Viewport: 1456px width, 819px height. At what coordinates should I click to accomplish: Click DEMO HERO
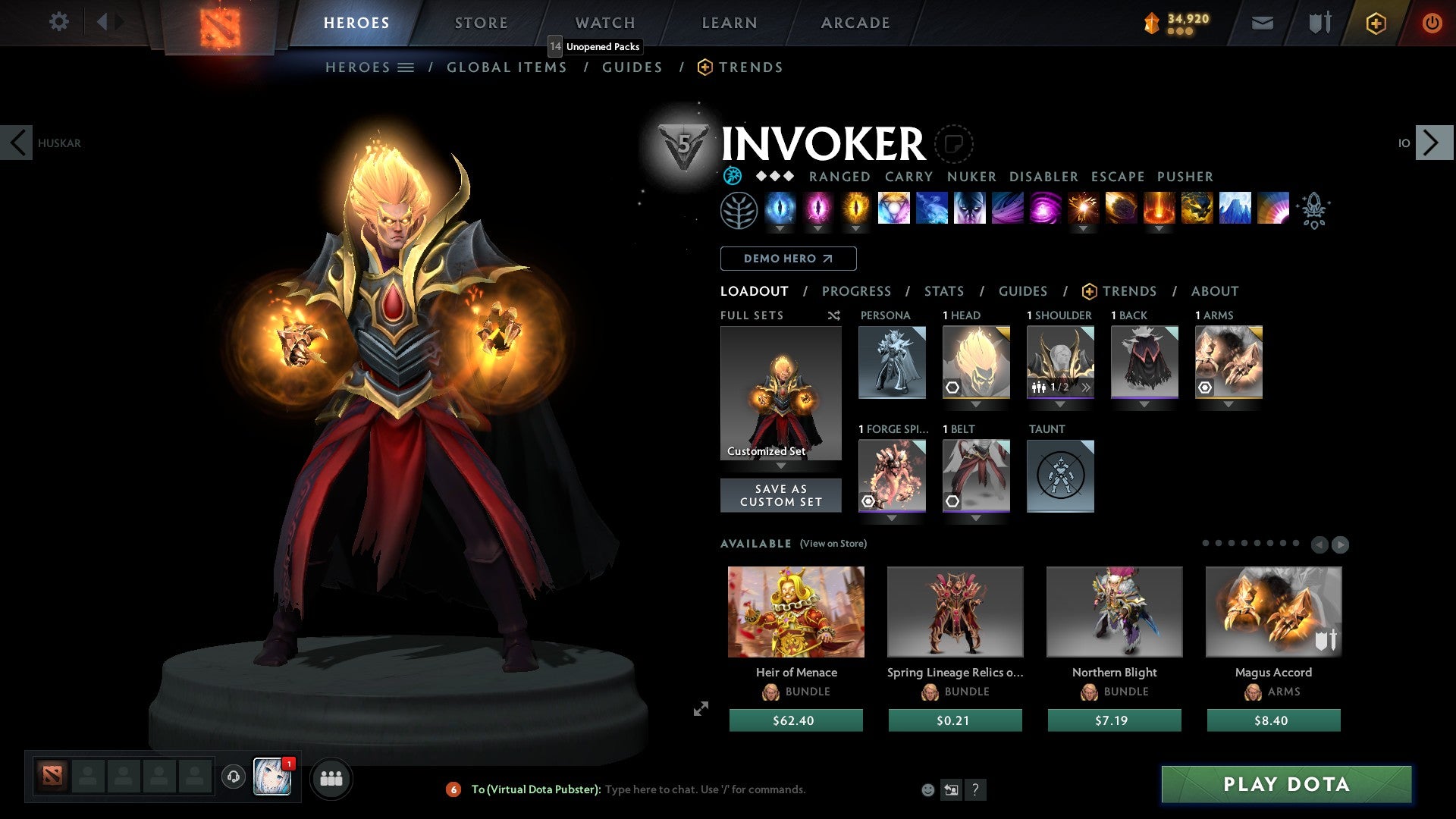pyautogui.click(x=788, y=259)
